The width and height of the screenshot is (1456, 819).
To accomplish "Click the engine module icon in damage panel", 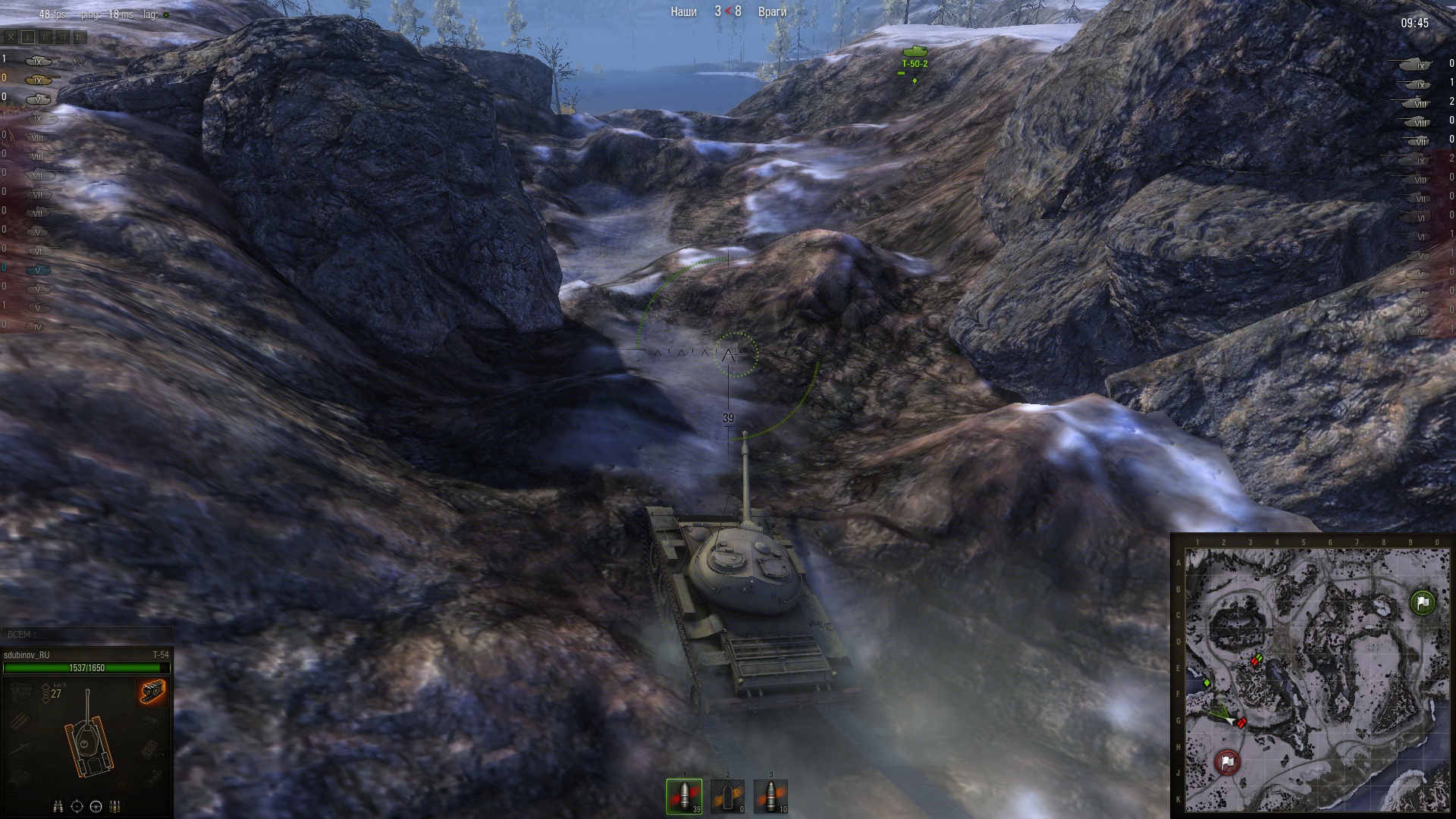I will tap(21, 692).
